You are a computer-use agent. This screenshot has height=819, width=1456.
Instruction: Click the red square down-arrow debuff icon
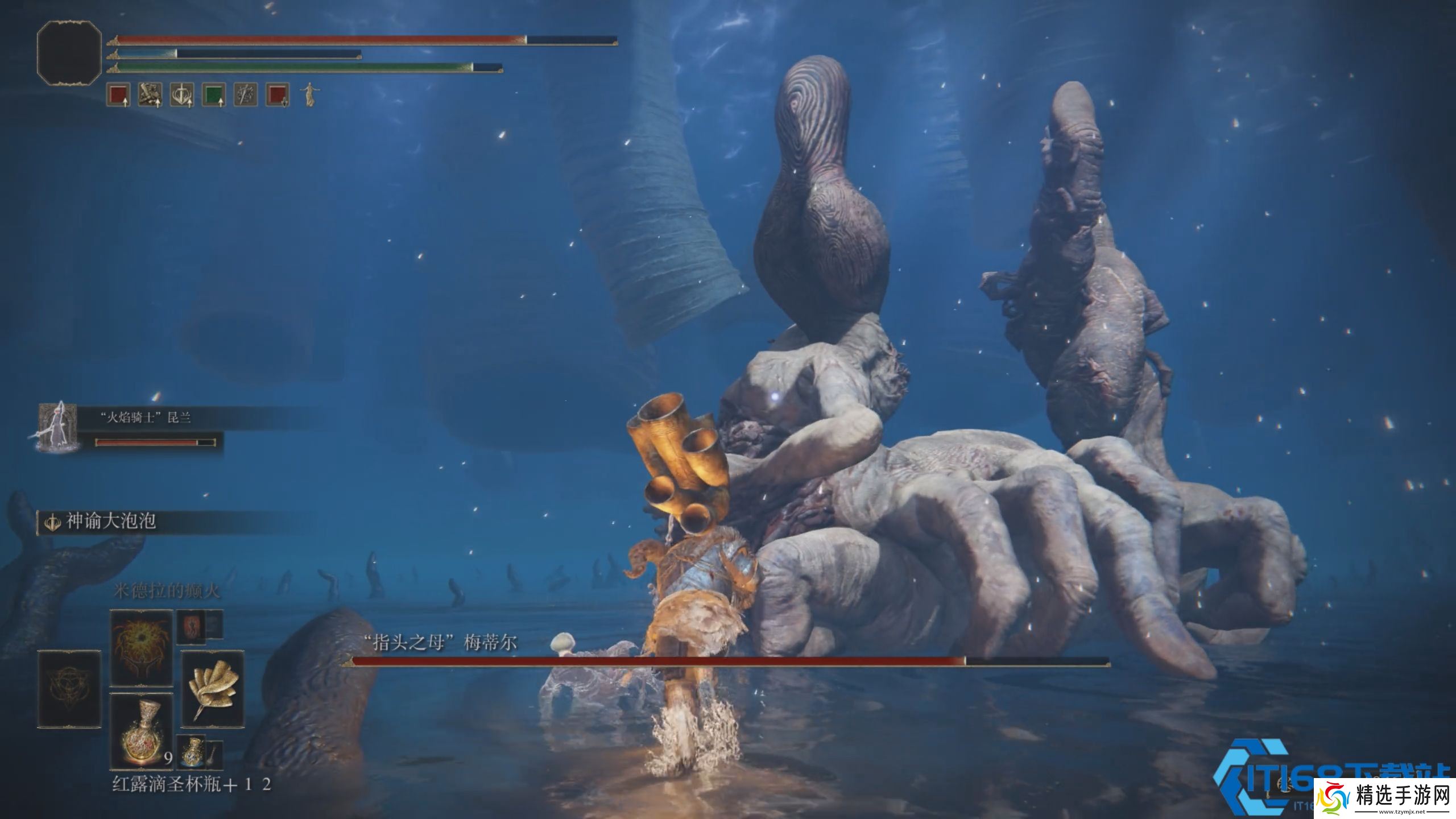click(278, 94)
